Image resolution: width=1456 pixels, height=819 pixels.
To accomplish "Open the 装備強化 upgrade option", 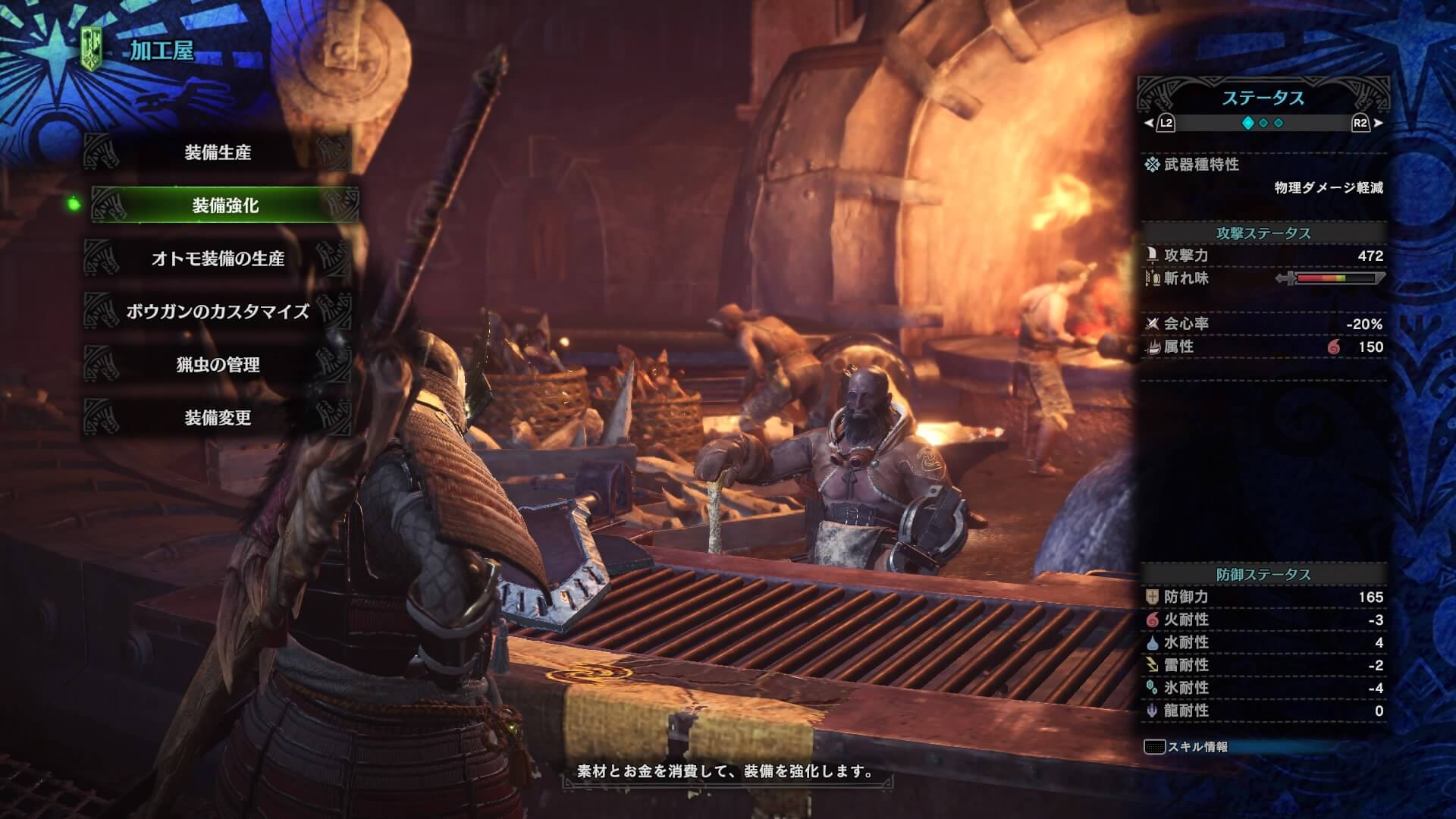I will [x=224, y=206].
